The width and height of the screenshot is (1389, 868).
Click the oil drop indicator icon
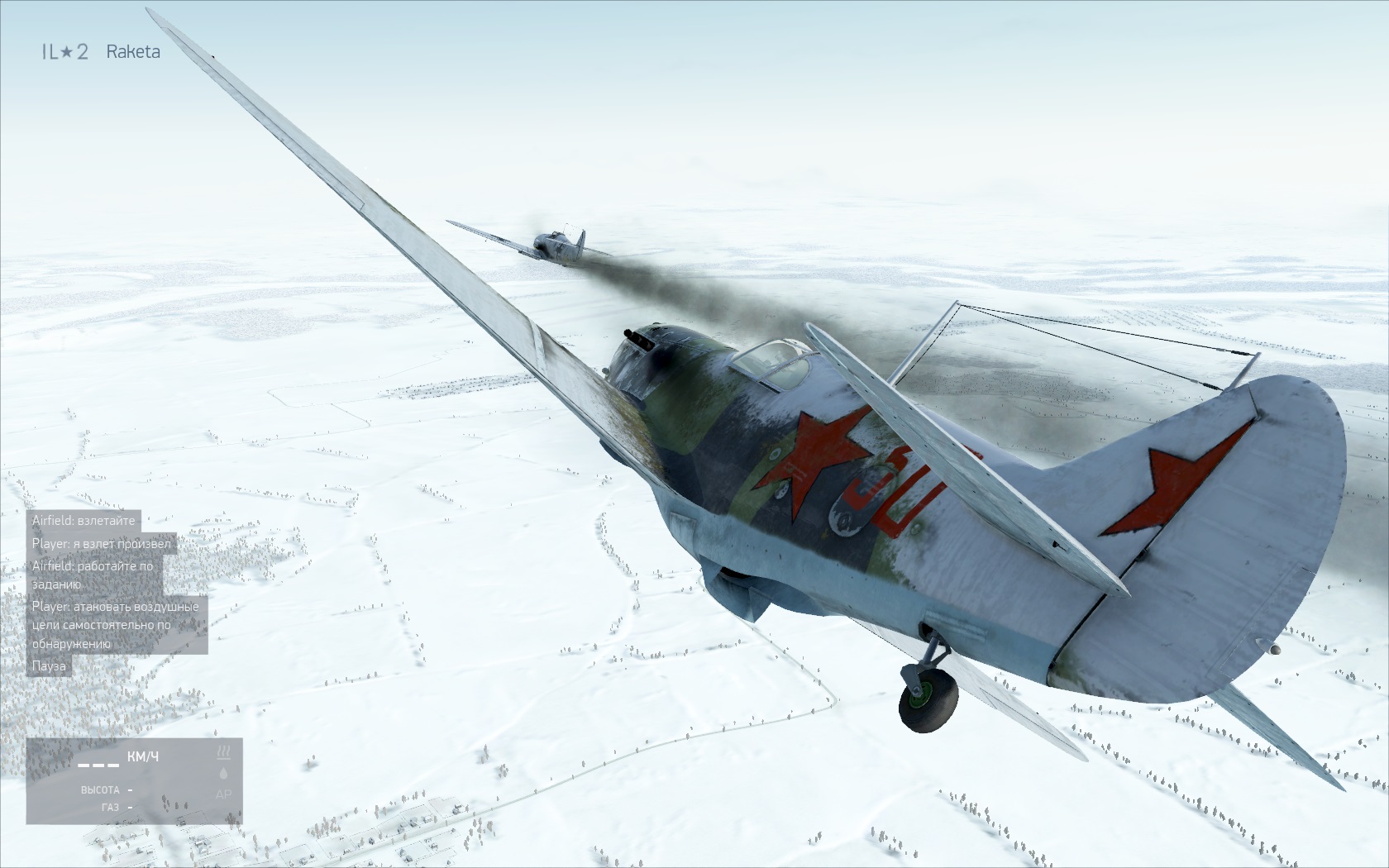point(223,774)
